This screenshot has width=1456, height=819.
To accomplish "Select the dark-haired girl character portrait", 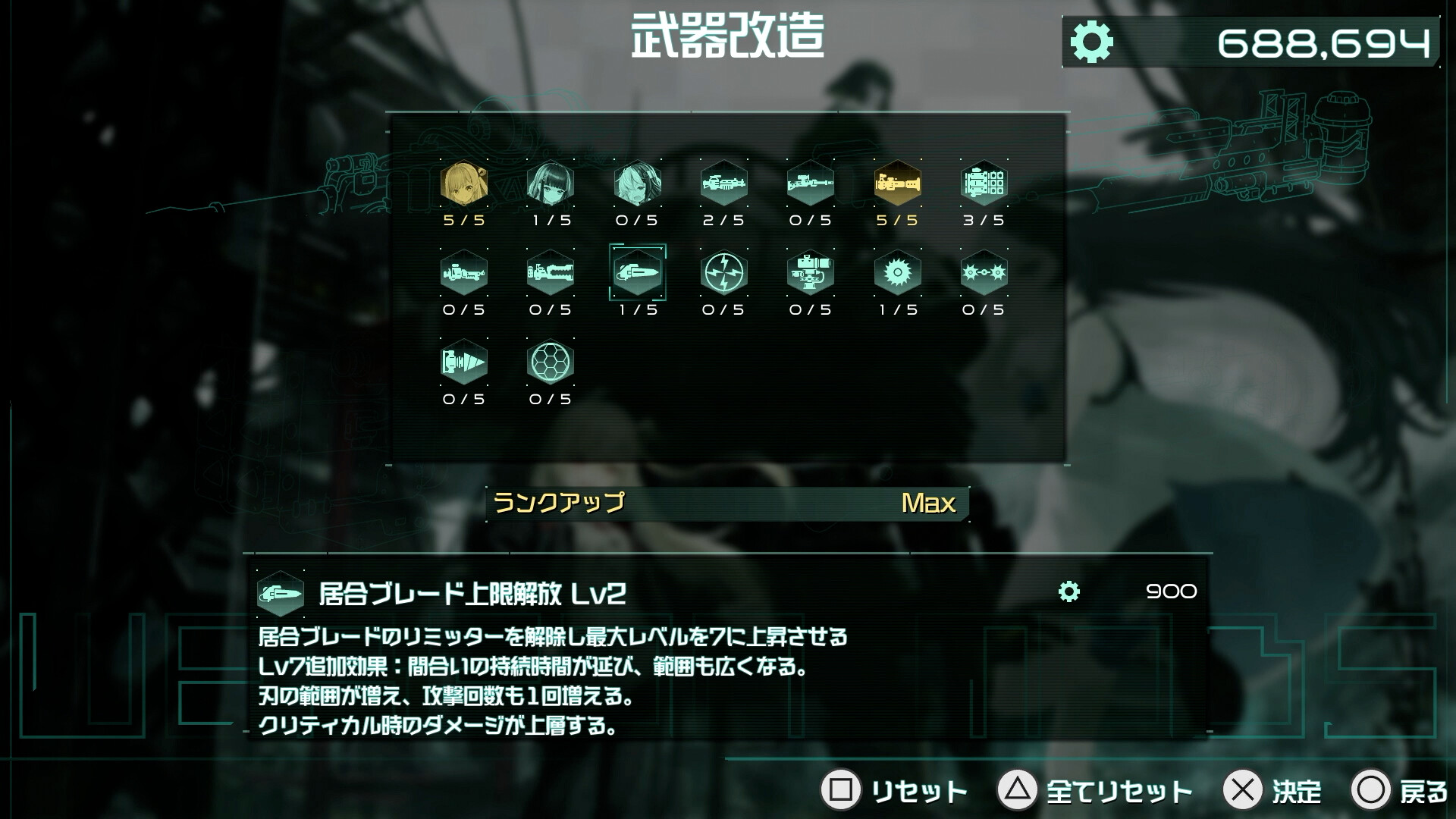I will (551, 186).
